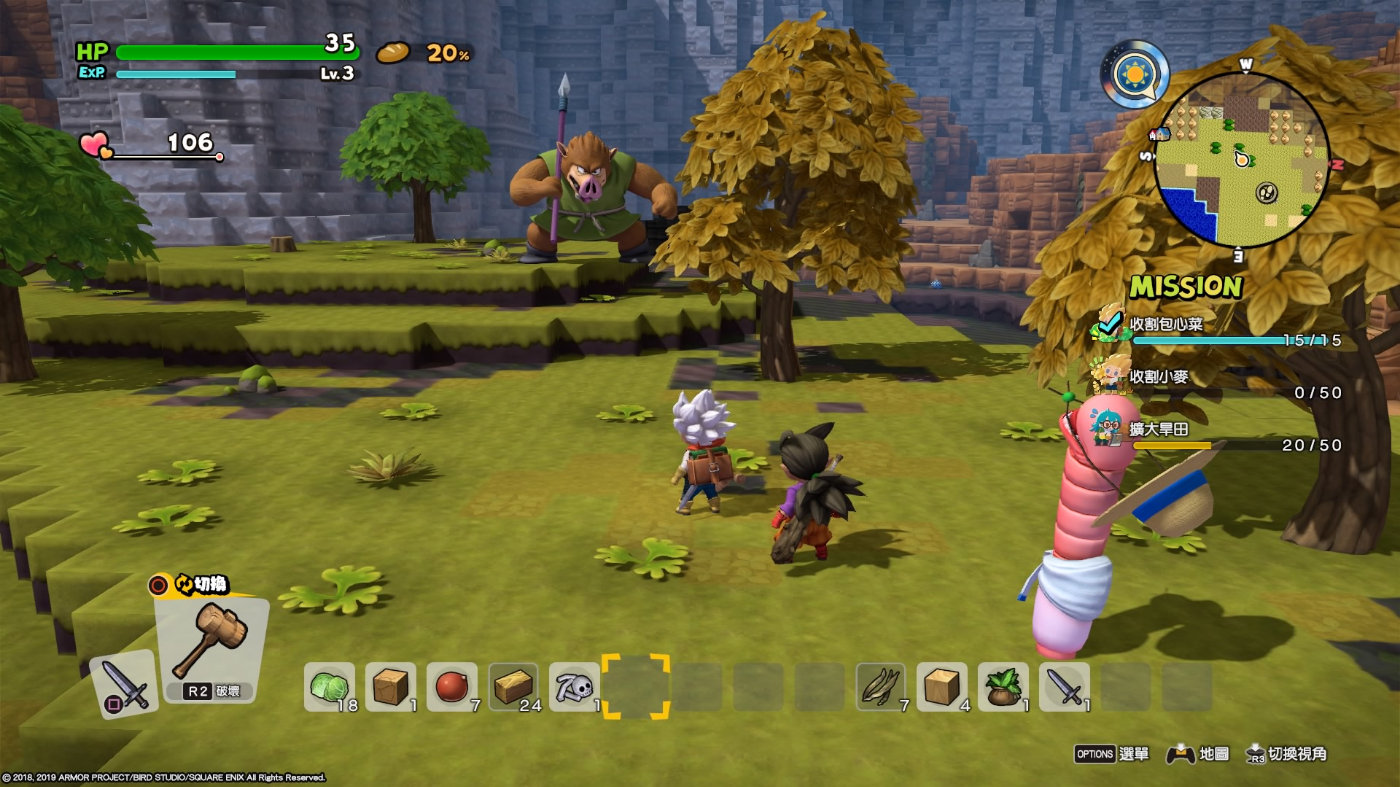1400x787 pixels.
Task: Choose the potted seedling hotbar item
Action: coord(1003,687)
